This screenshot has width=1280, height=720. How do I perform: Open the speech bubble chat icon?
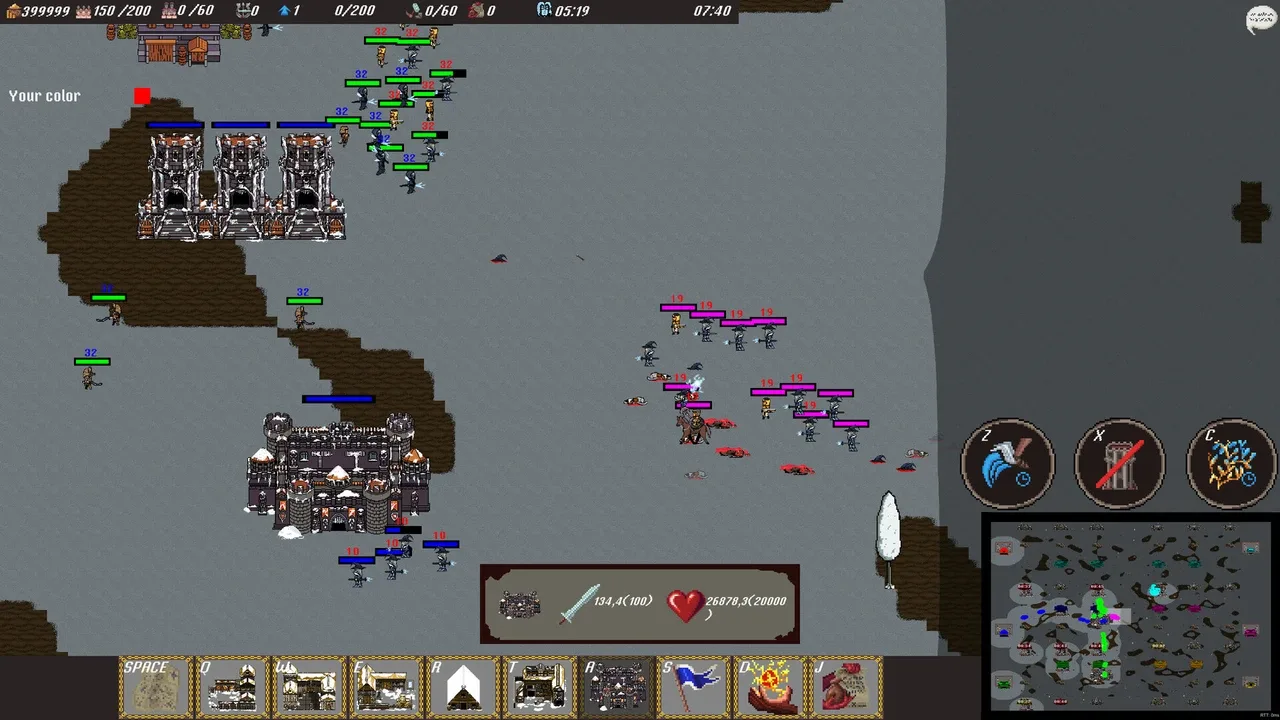click(1261, 20)
